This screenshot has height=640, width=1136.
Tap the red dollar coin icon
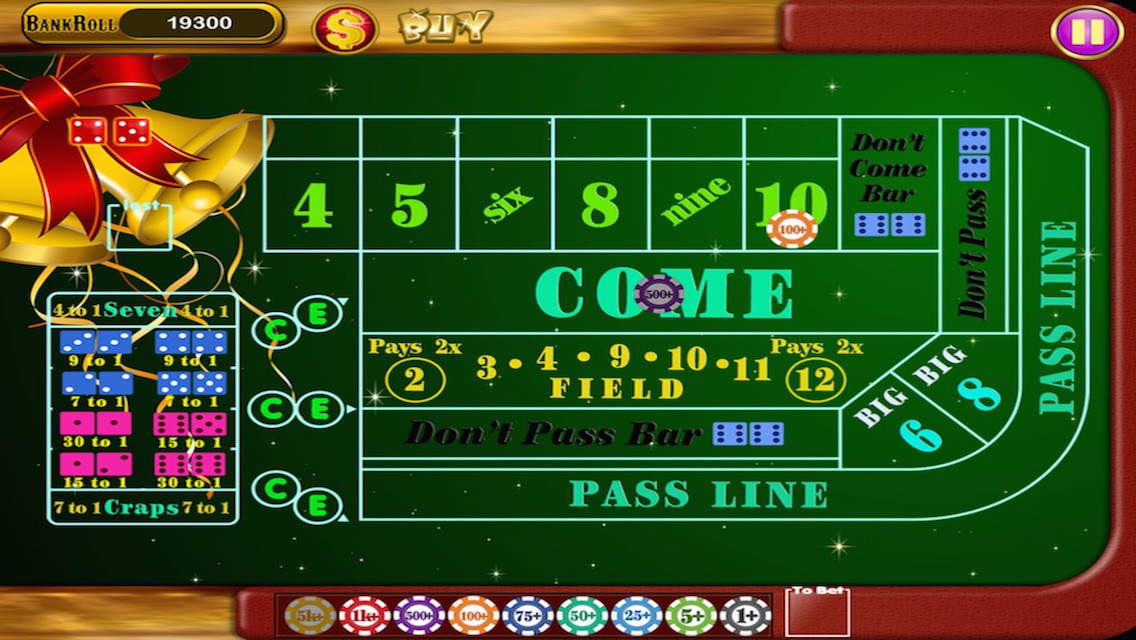point(345,29)
